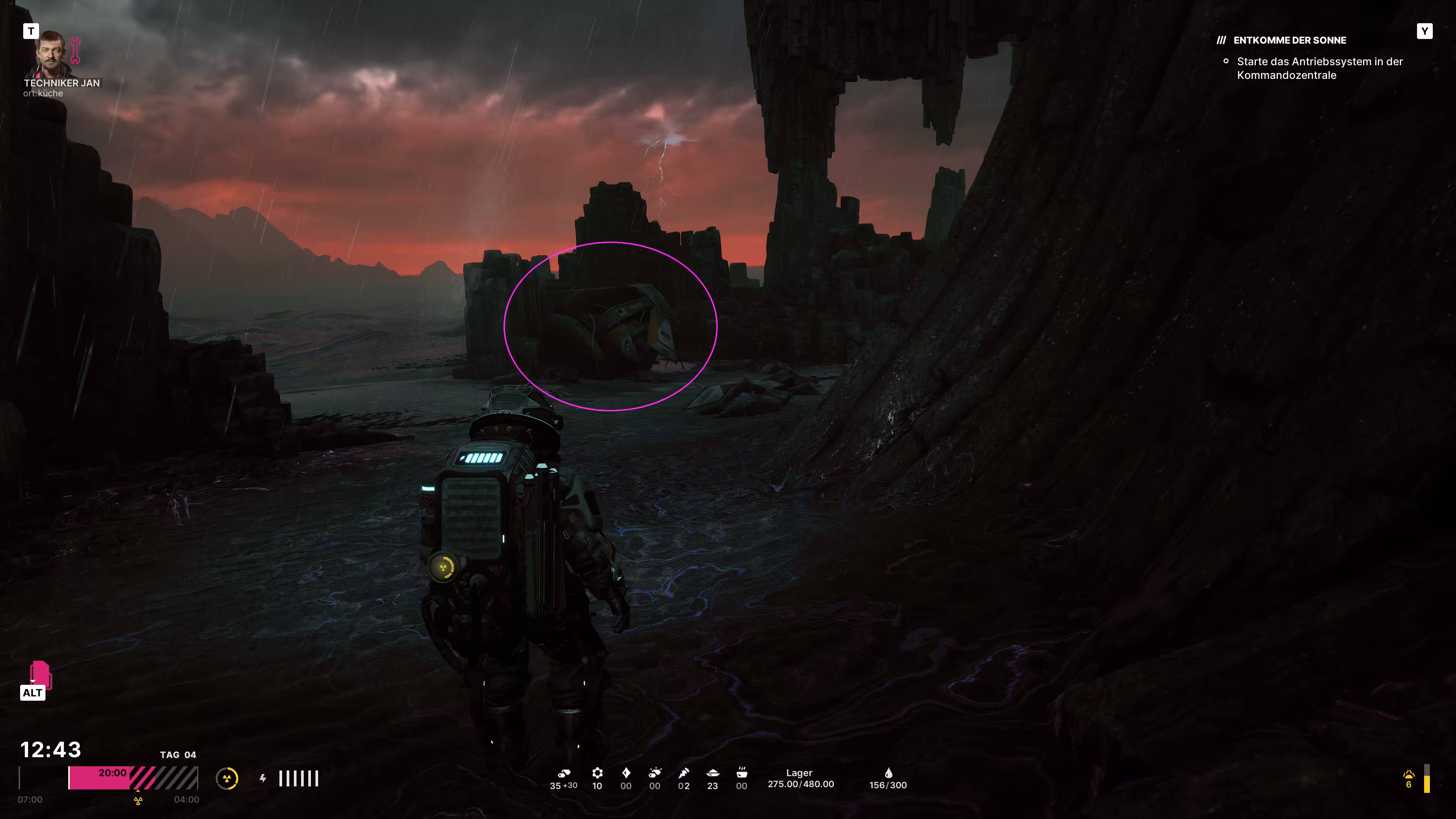Open the Entkomme der Sonne objective tracker

pyautogui.click(x=1289, y=40)
